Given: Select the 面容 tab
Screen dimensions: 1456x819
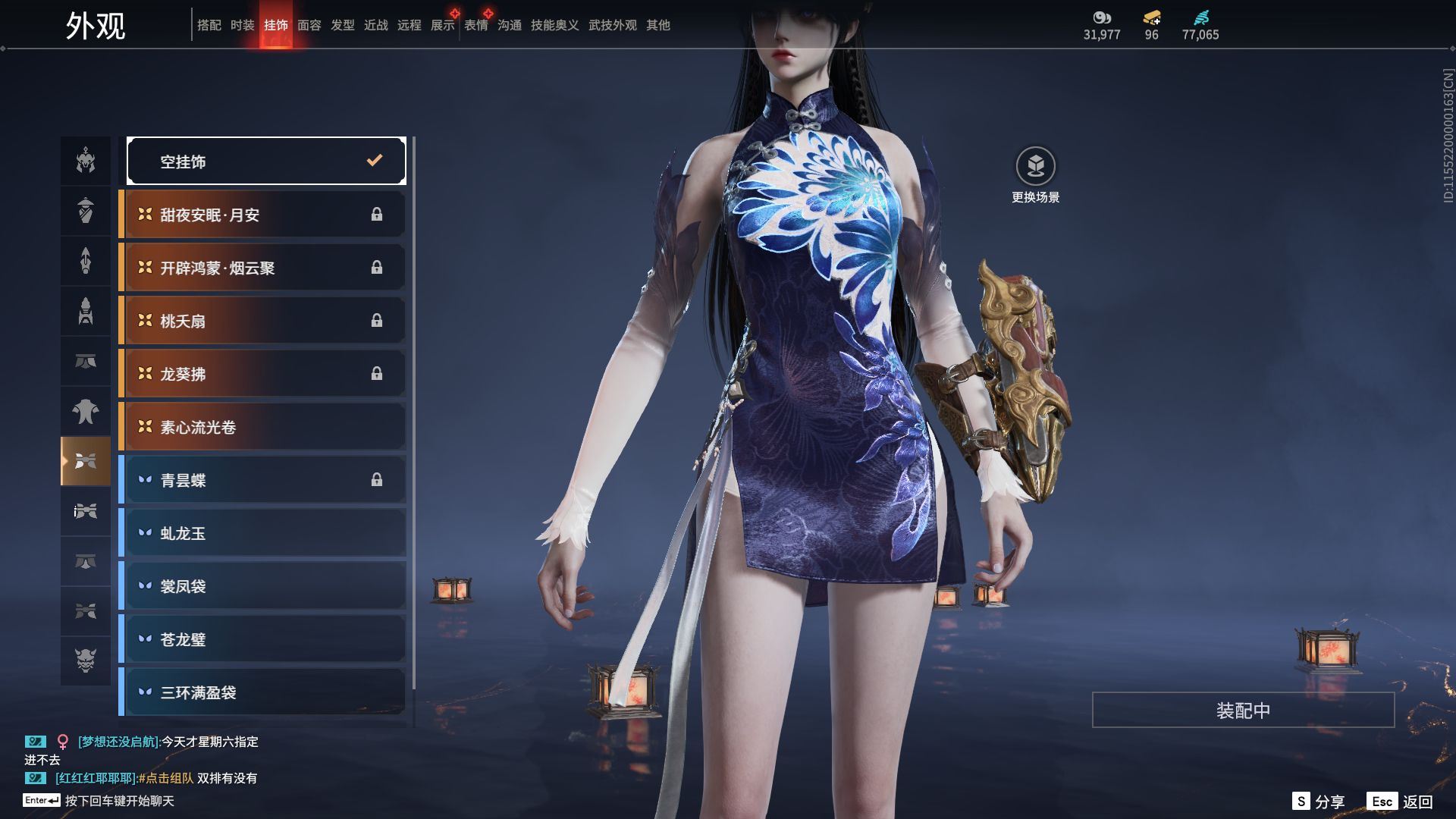Looking at the screenshot, I should click(x=309, y=26).
